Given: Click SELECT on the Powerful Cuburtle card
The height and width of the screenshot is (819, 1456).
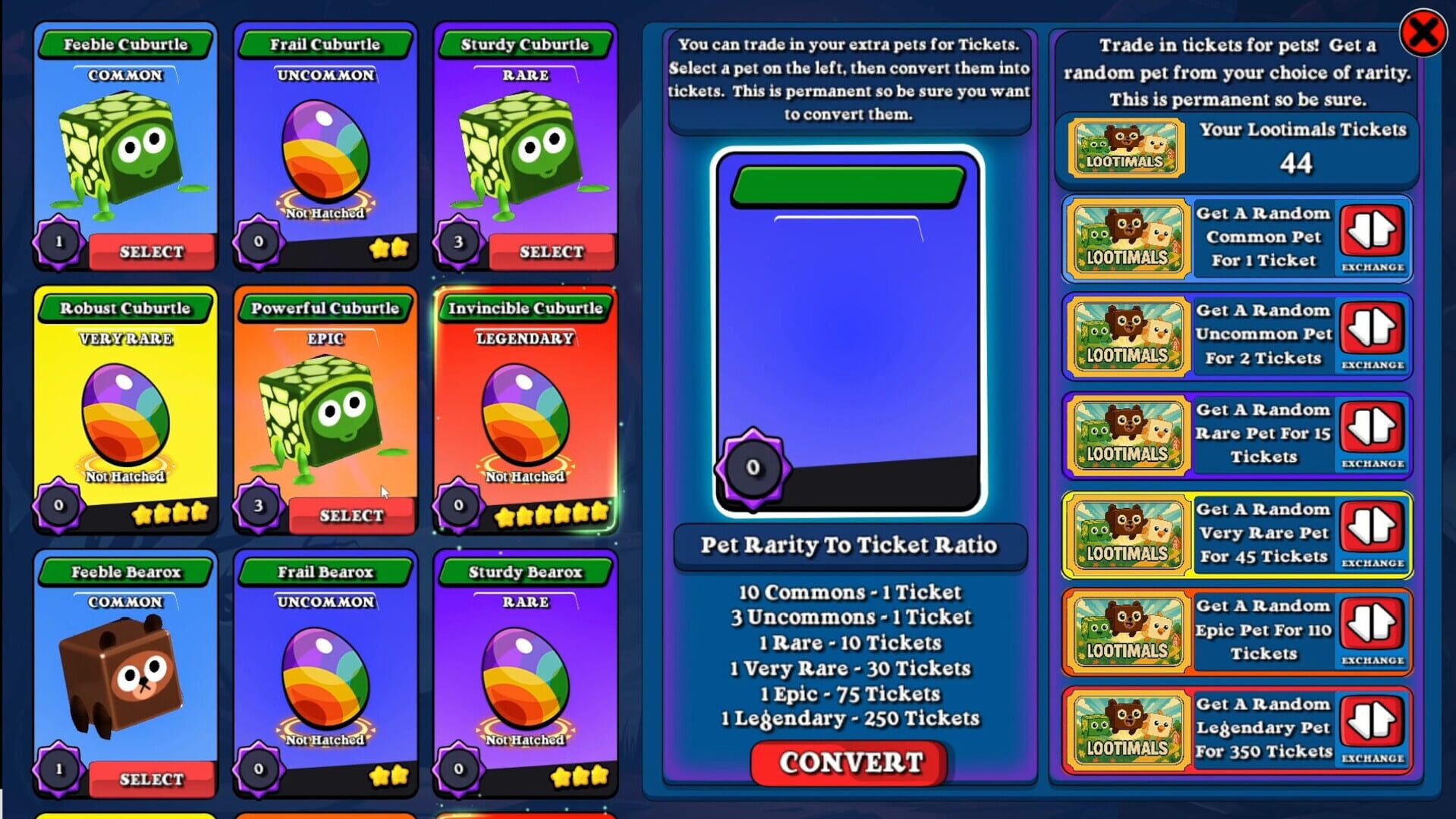Looking at the screenshot, I should (x=351, y=515).
